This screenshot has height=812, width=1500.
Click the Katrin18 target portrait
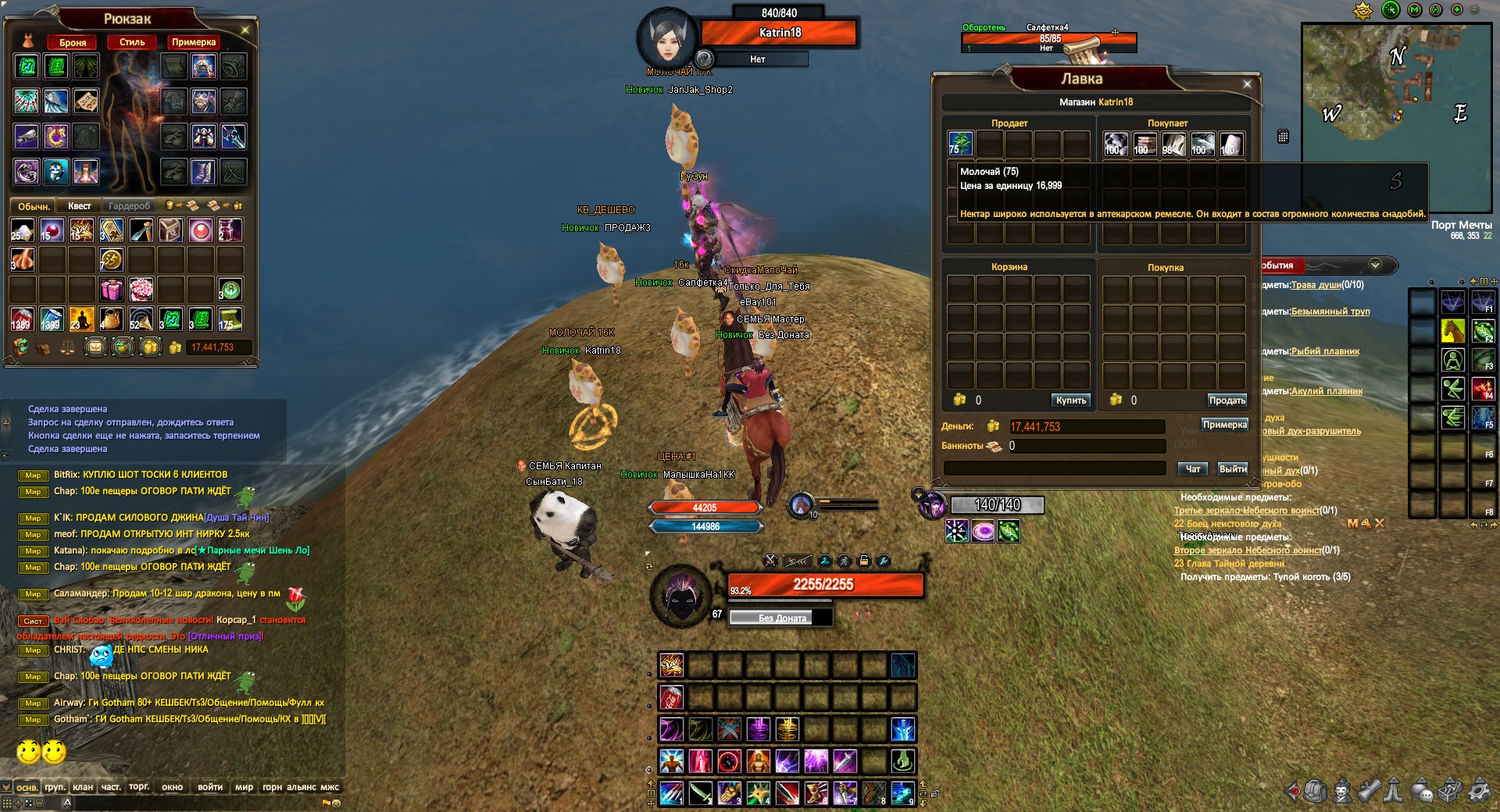point(666,41)
